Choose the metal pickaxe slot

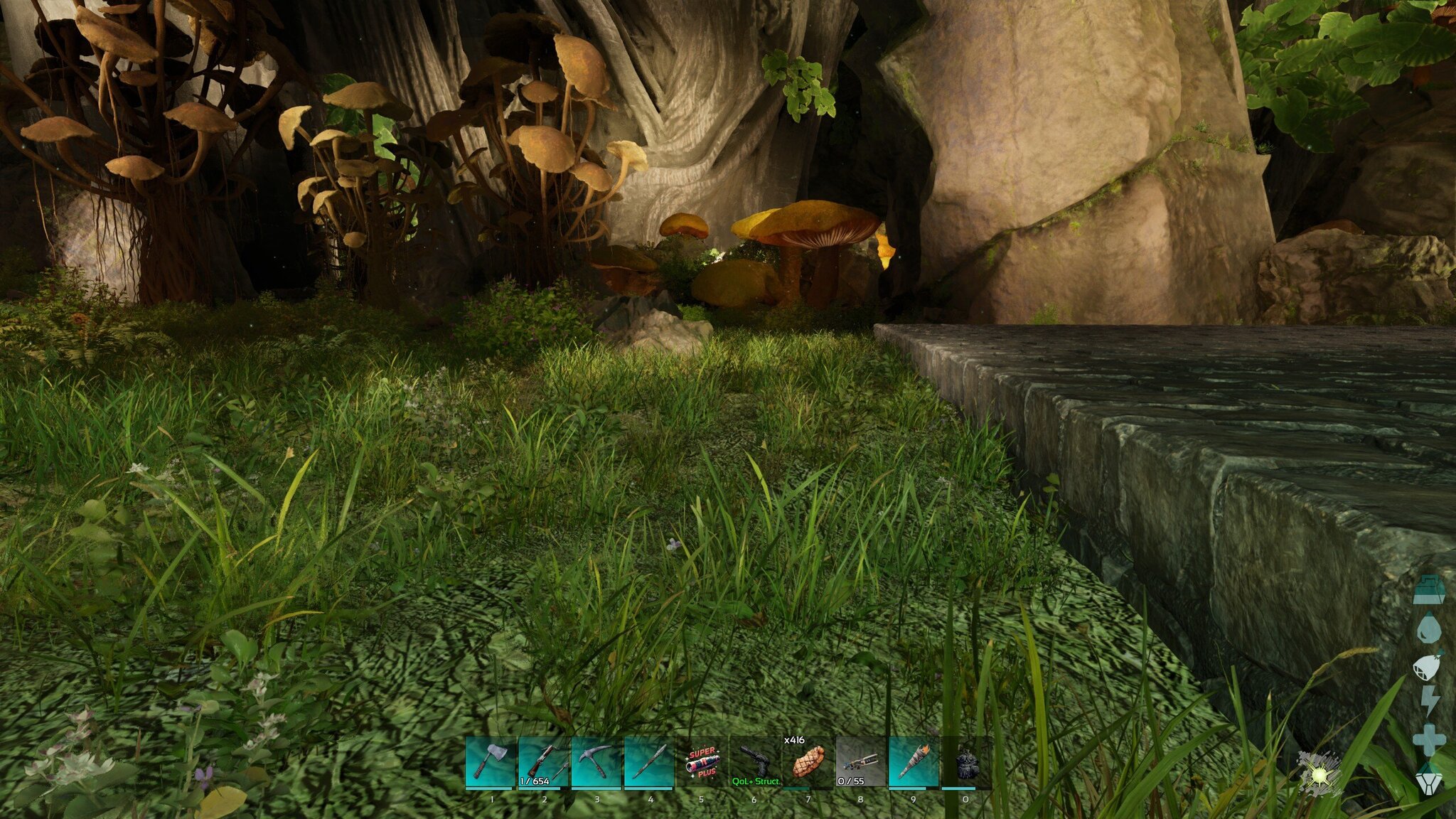(x=596, y=762)
